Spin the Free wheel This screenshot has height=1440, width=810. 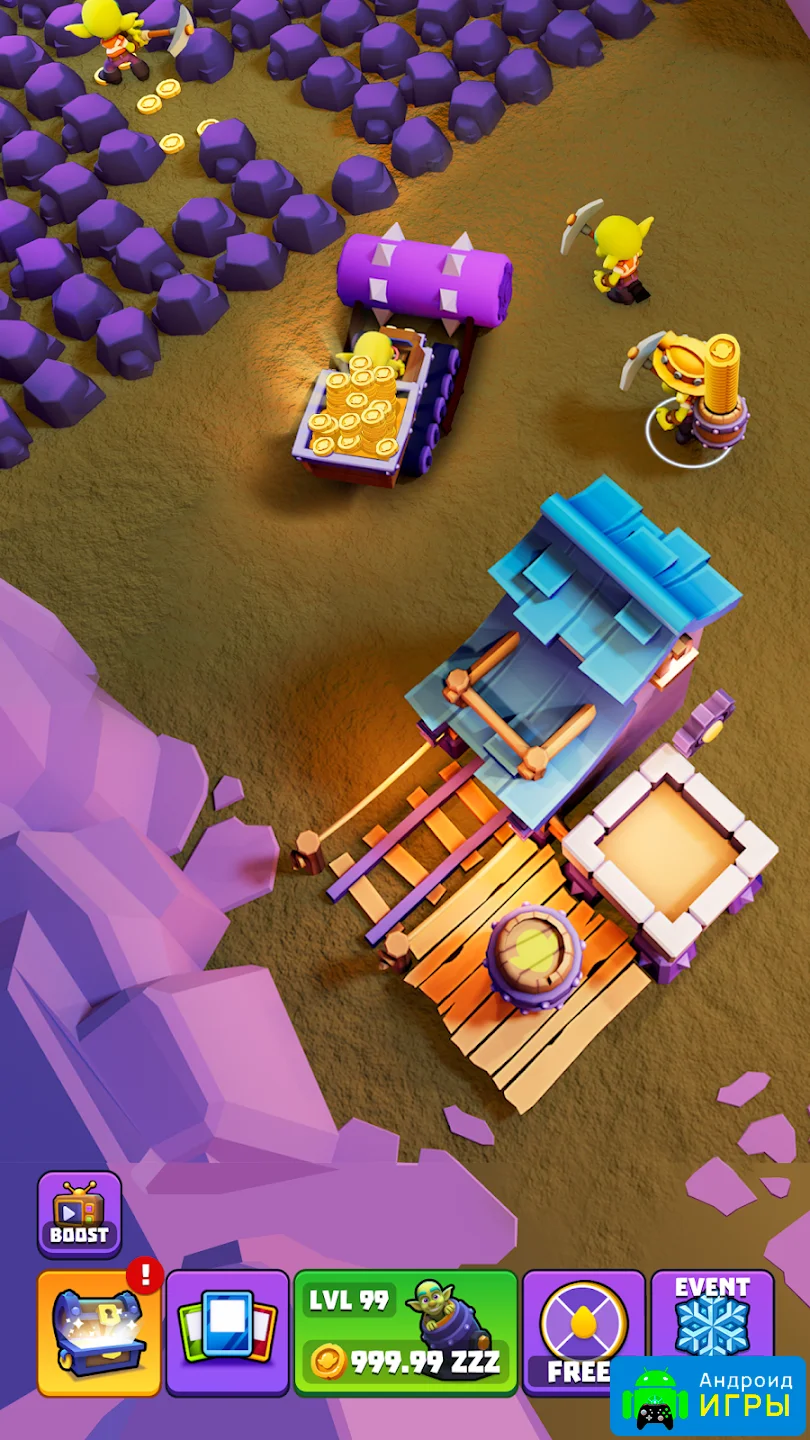(583, 1325)
